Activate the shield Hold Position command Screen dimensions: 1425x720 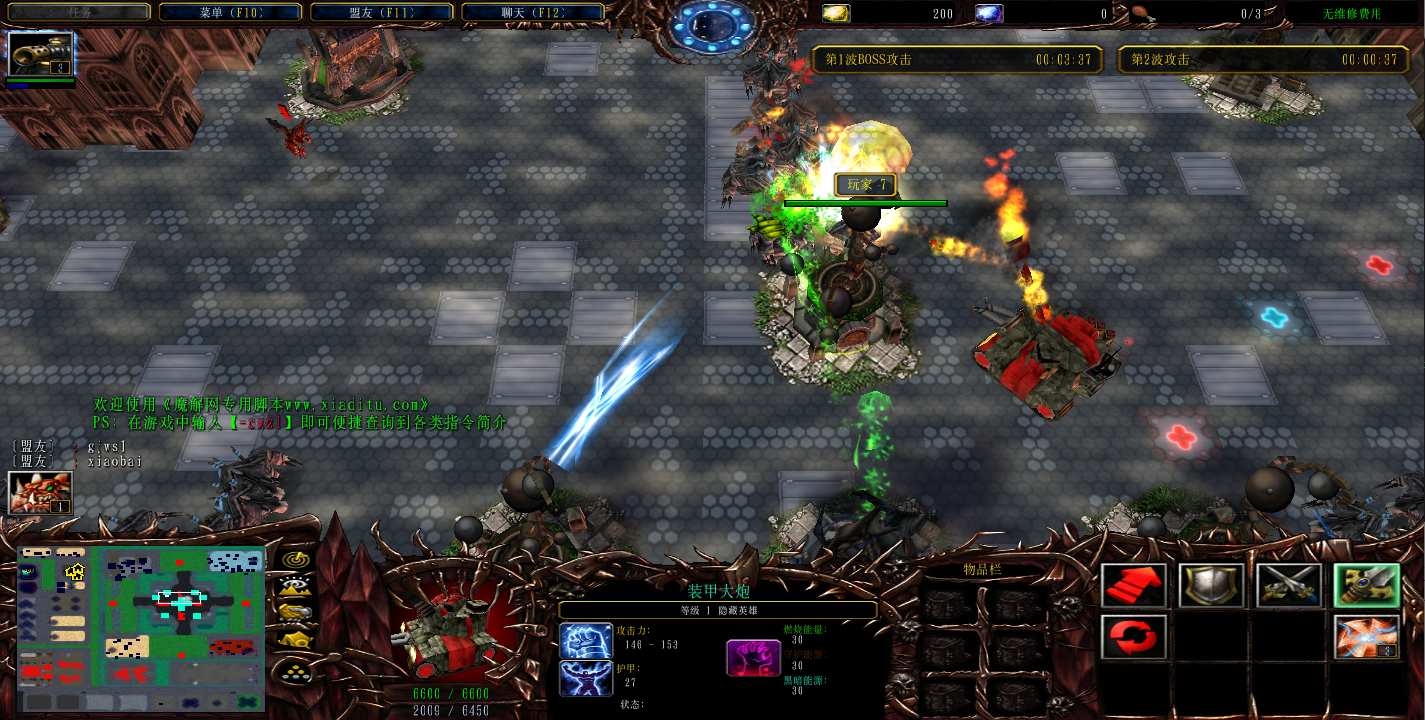tap(1211, 586)
